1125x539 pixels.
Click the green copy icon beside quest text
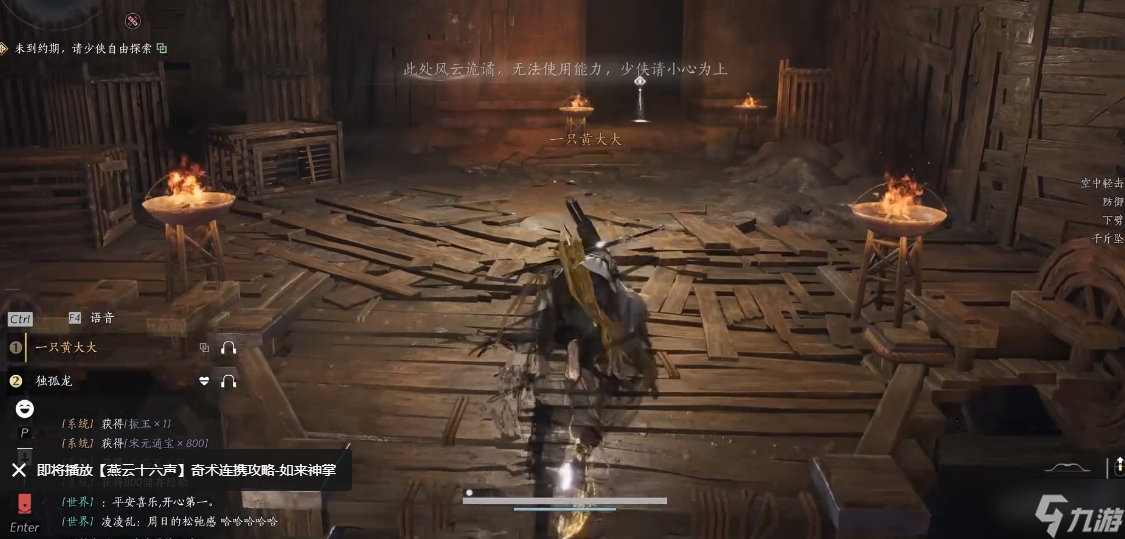(x=162, y=47)
